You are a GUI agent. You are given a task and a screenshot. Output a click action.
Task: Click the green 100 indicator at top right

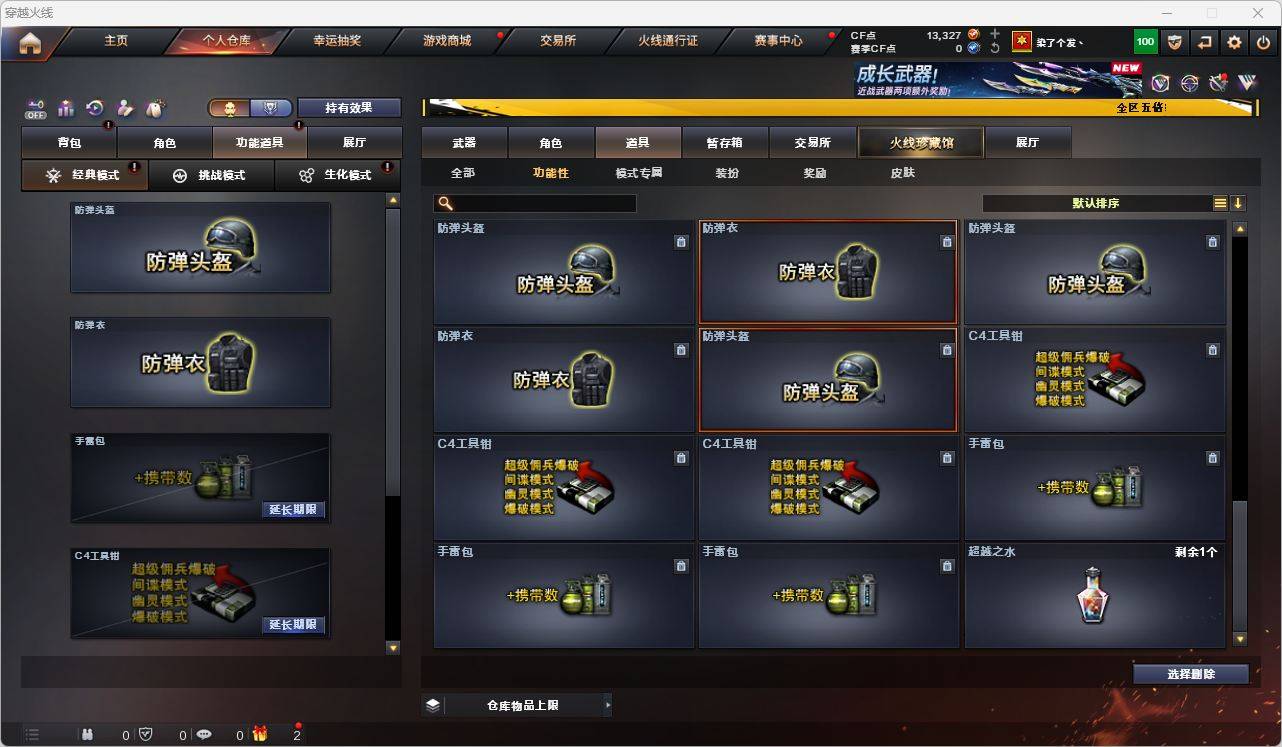tap(1143, 41)
